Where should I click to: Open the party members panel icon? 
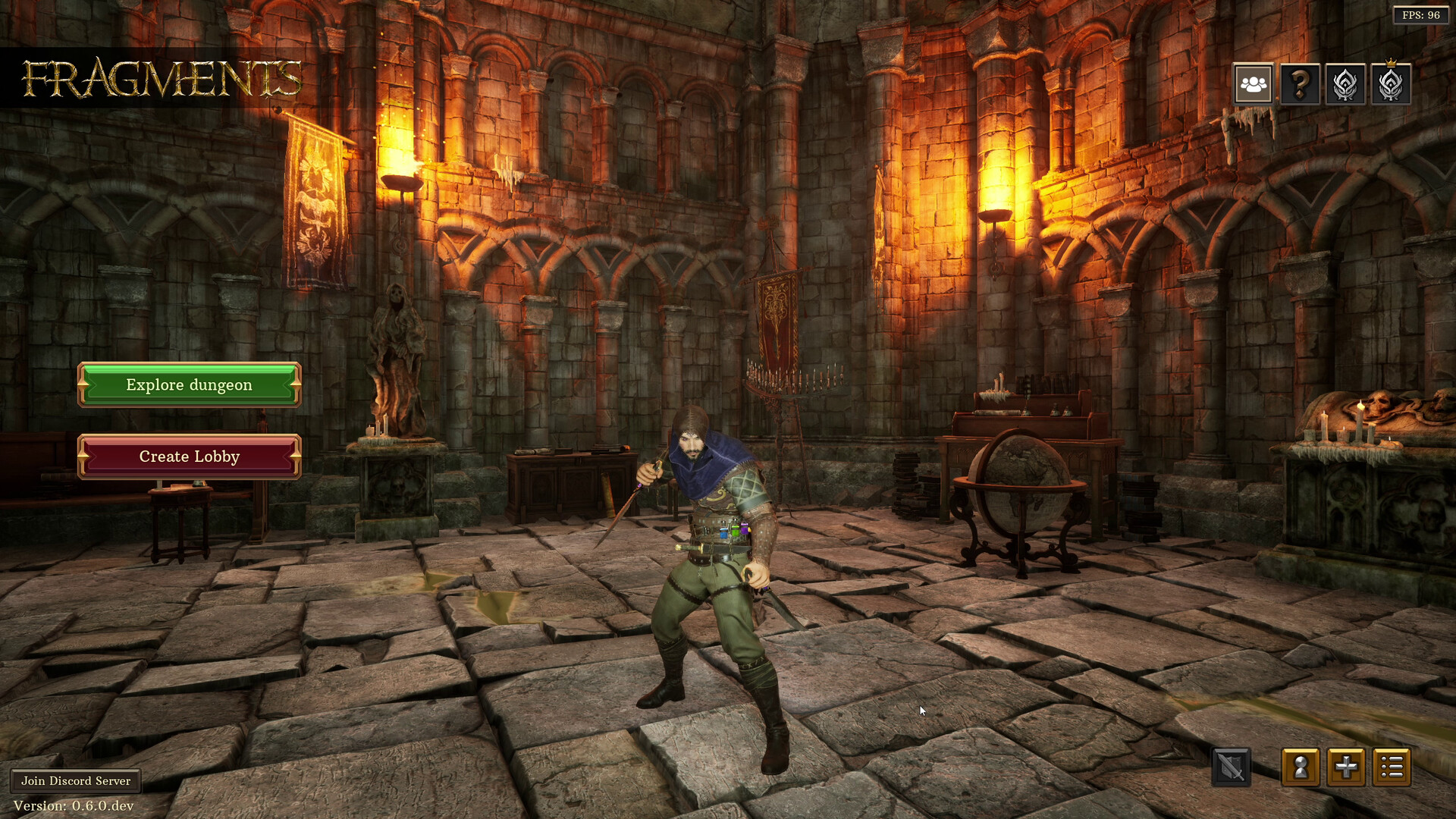tap(1252, 85)
